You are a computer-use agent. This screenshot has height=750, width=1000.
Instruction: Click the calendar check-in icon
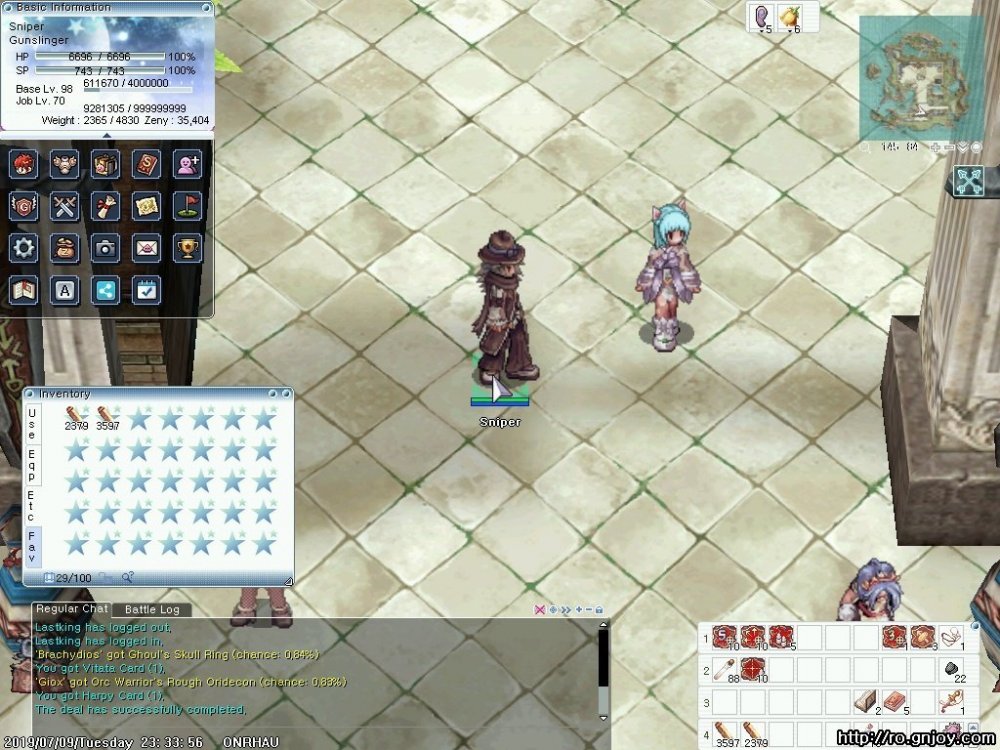147,290
